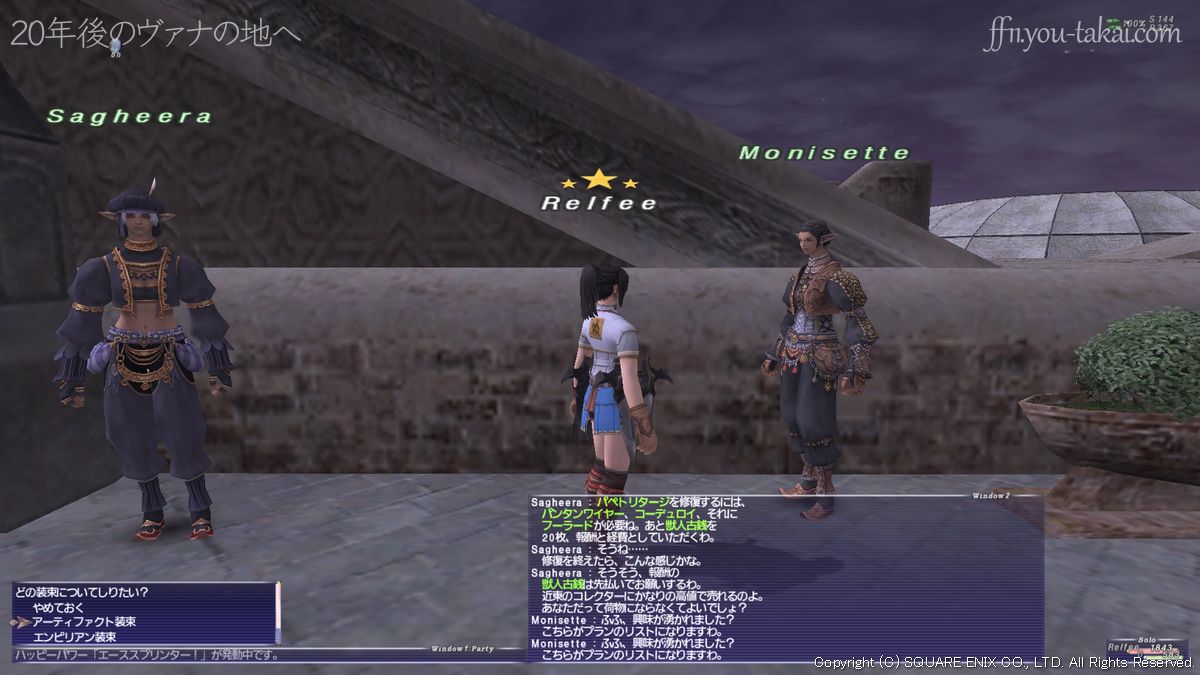Screen dimensions: 1200x675
Task: Pick the エンピリアン装束 dialogue choice
Action: tap(74, 637)
